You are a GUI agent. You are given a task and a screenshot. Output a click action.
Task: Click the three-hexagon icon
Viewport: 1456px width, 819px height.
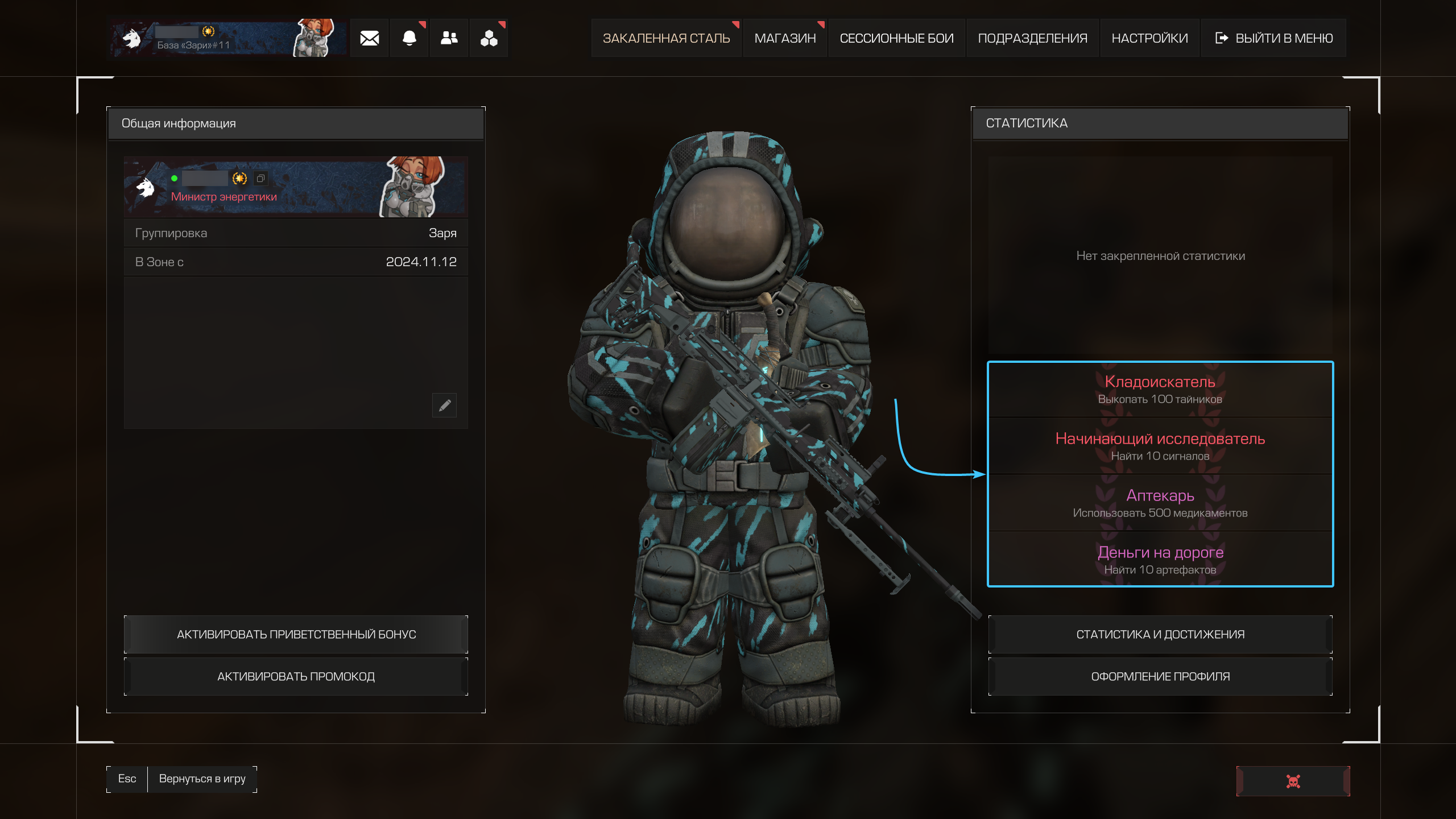489,38
